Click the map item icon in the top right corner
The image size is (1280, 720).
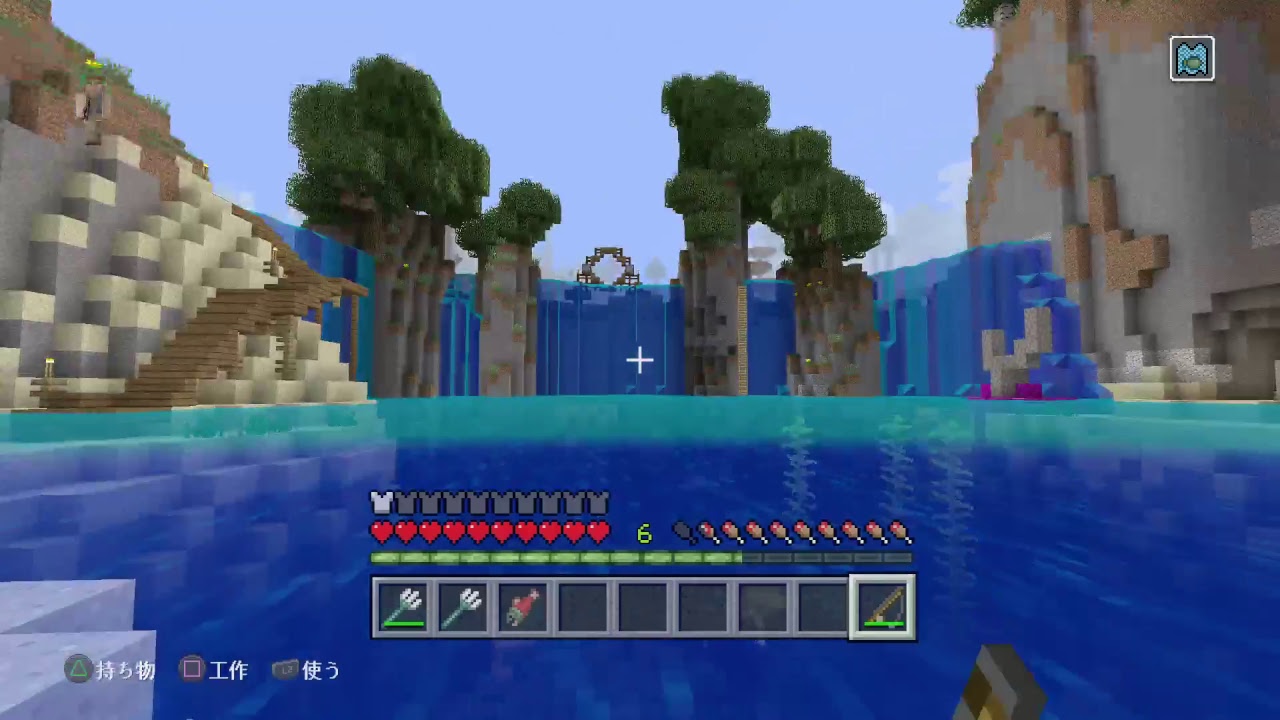[x=1192, y=58]
